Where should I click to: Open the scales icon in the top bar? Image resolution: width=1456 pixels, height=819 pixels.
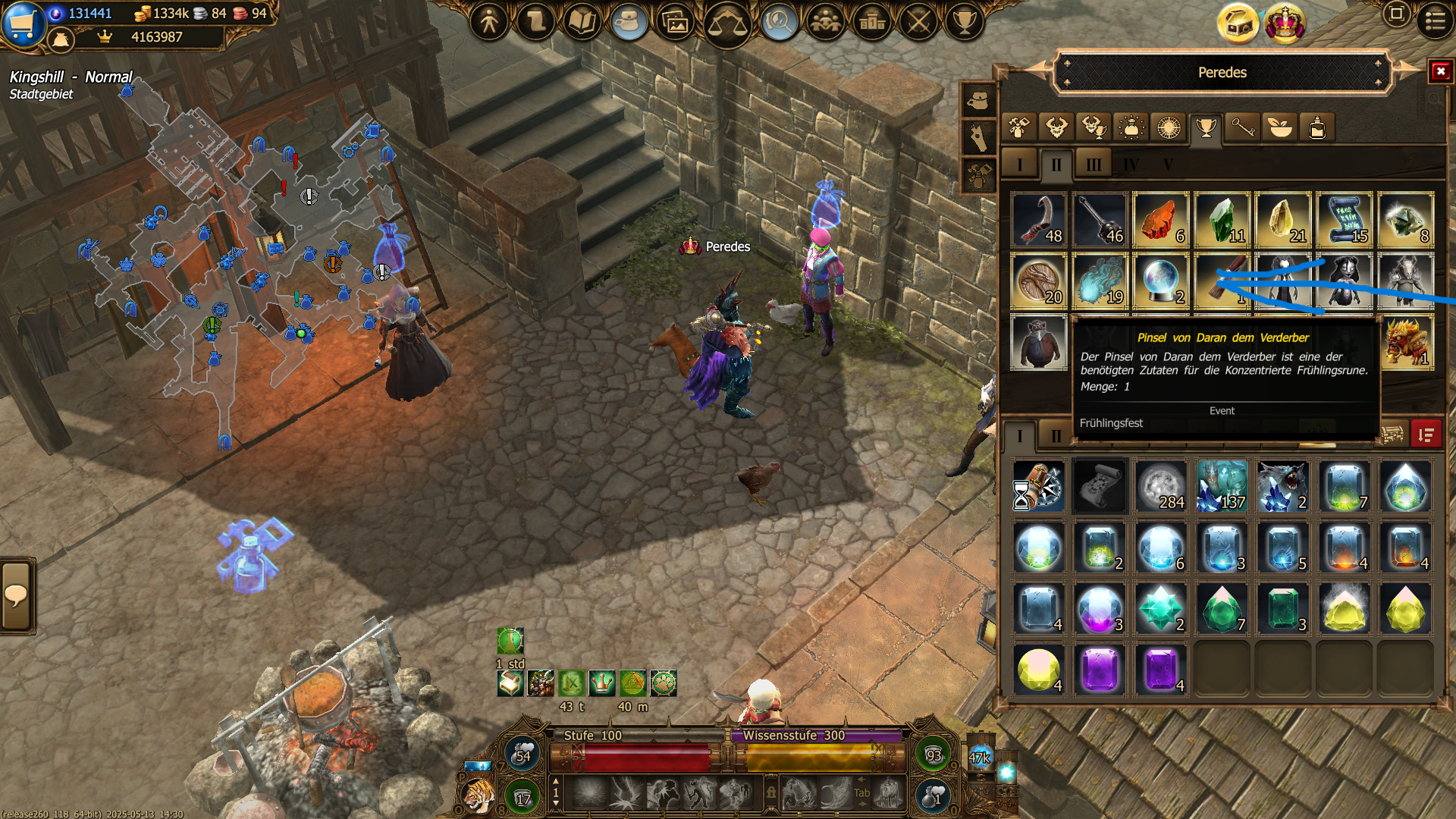click(x=726, y=24)
